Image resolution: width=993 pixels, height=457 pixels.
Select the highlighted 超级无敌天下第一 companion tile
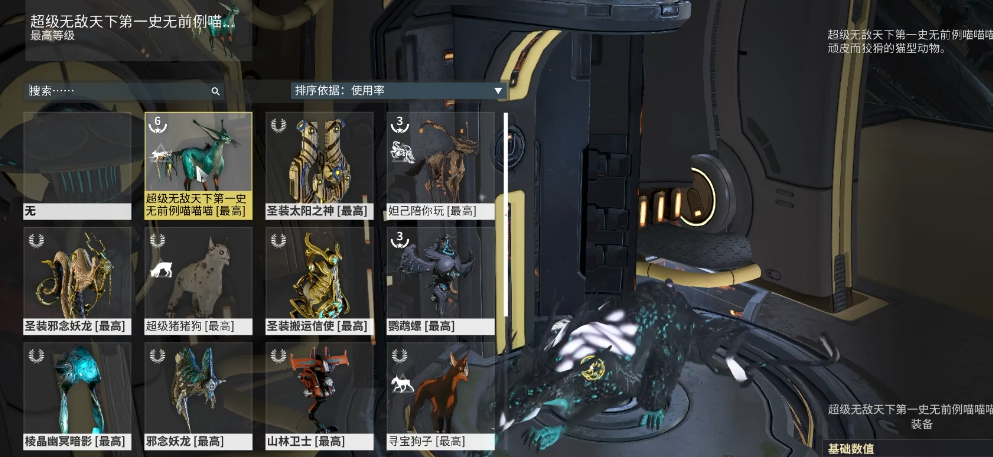point(198,165)
